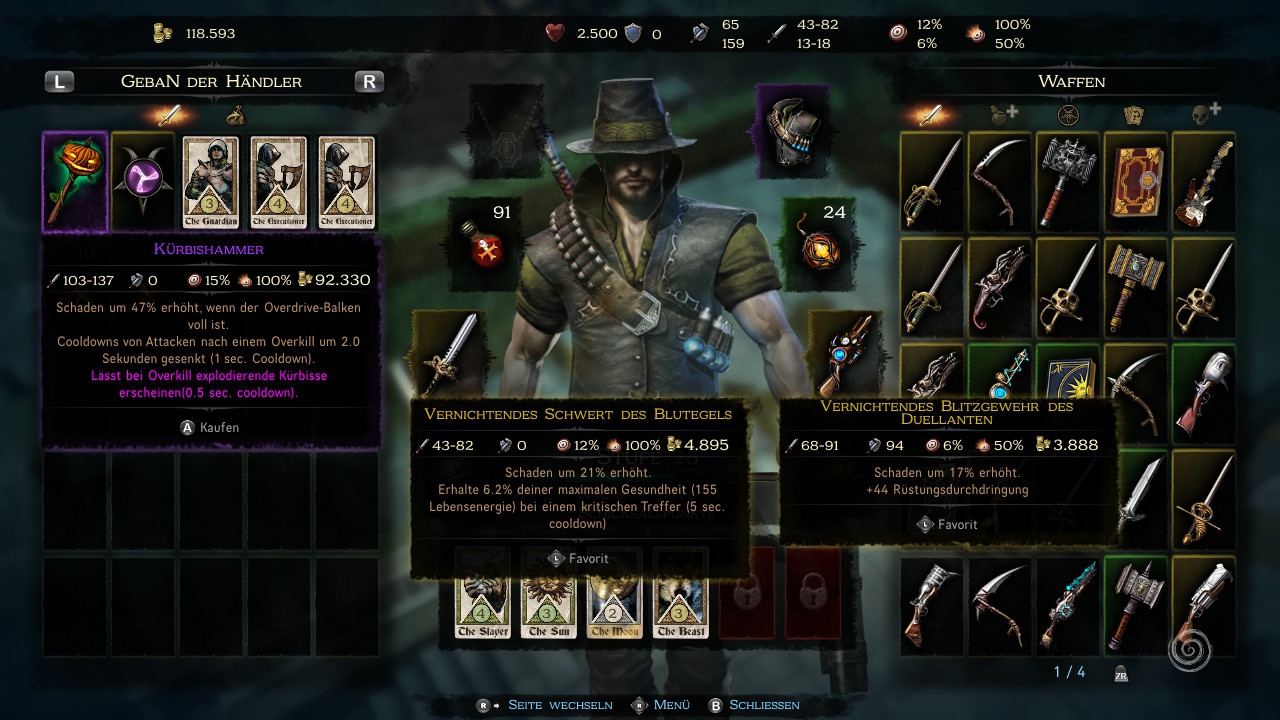Open the pentagram inventory tab
This screenshot has width=1280, height=720.
point(1068,114)
